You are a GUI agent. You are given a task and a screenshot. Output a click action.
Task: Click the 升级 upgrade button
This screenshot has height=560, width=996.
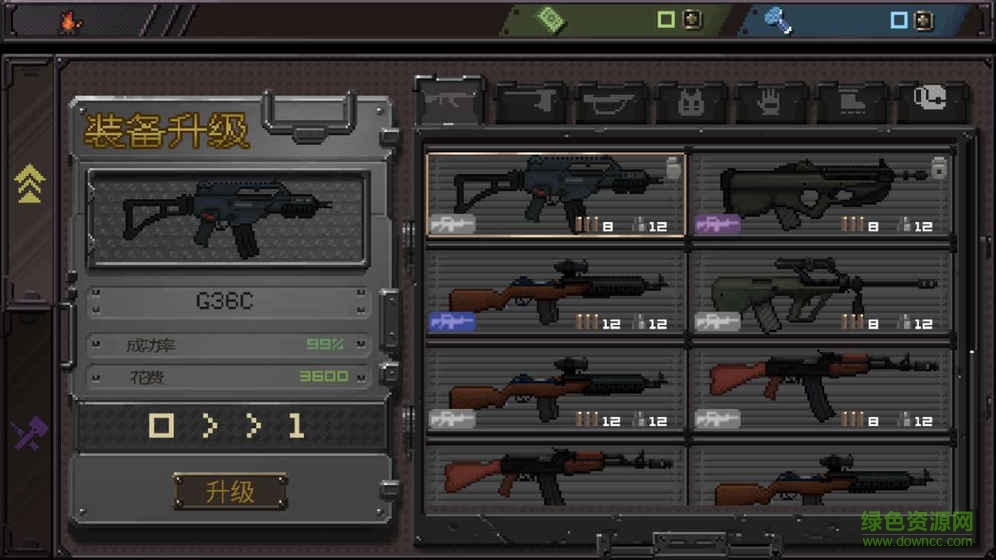tap(230, 491)
